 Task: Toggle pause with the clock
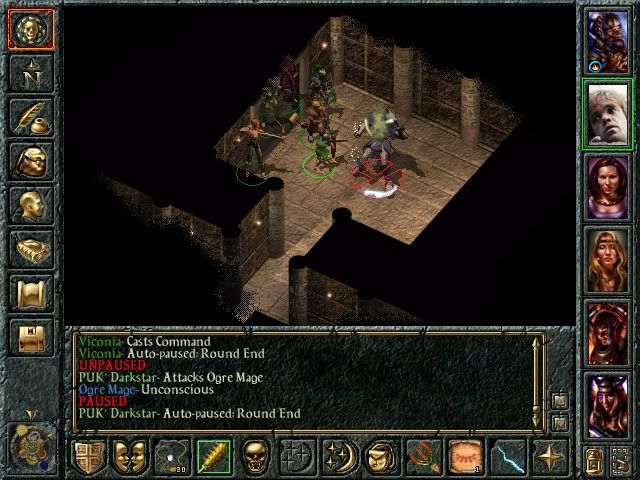point(32,442)
